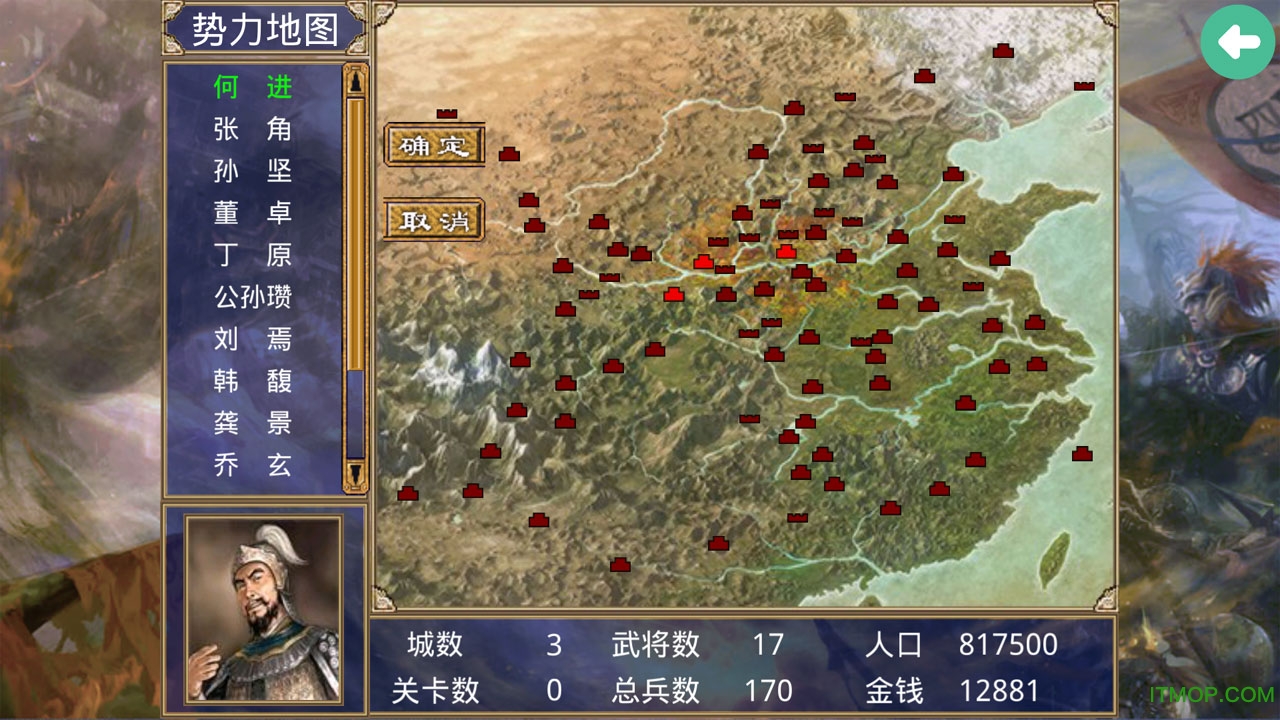Switch selection to 张角
This screenshot has height=720, width=1280.
click(x=251, y=129)
